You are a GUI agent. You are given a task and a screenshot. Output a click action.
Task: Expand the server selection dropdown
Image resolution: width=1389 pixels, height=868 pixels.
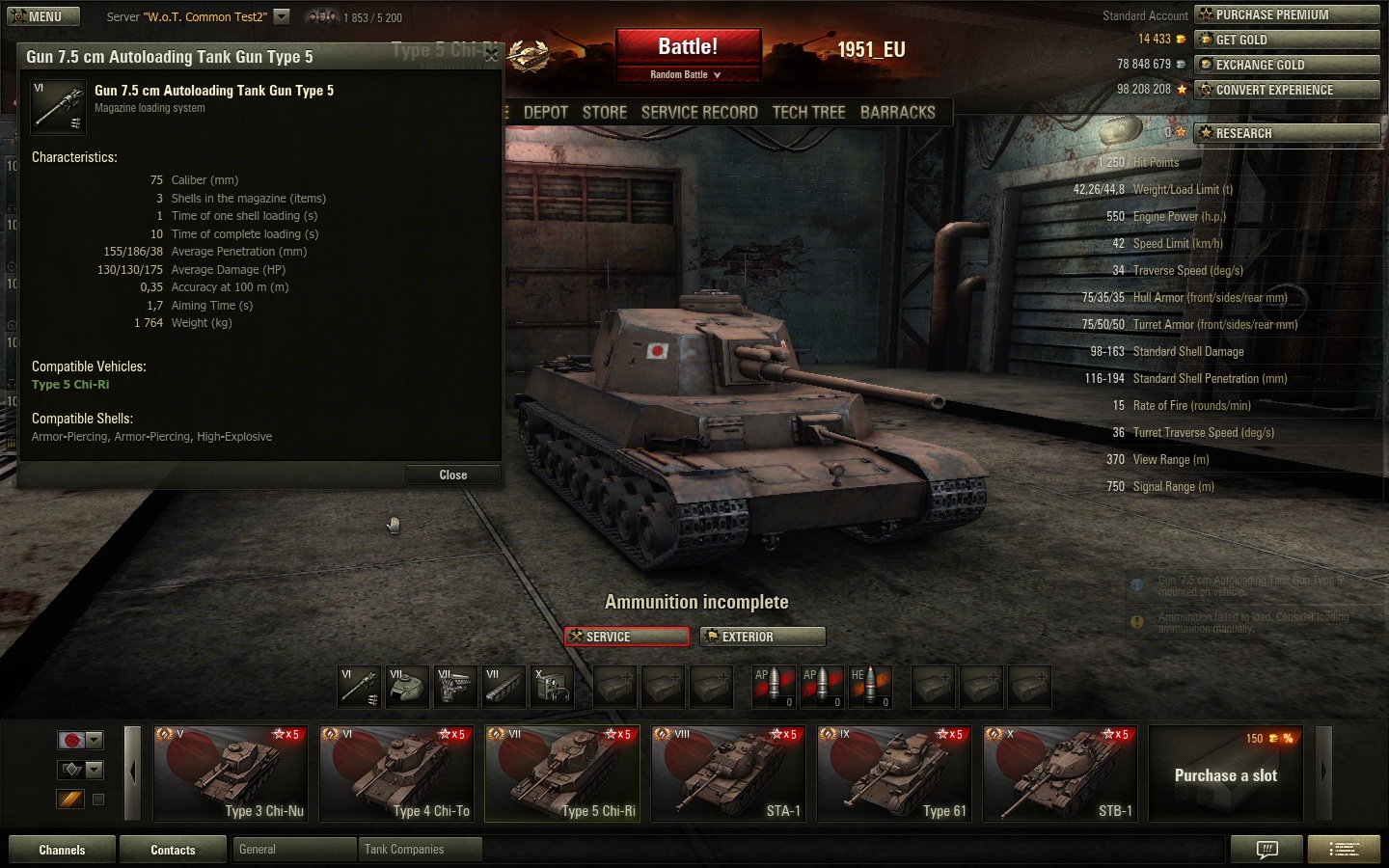[x=281, y=16]
